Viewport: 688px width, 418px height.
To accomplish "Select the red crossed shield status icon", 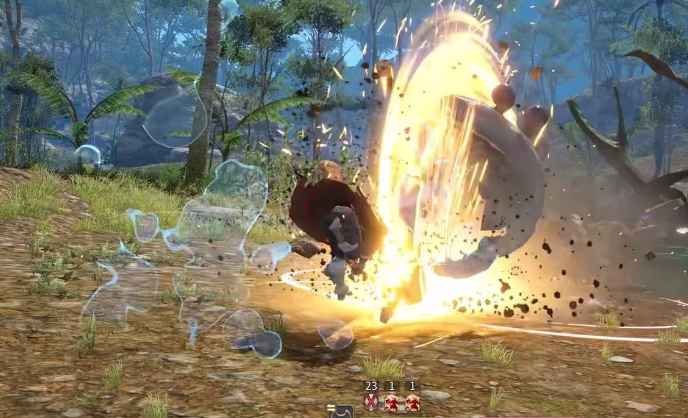I will point(371,402).
